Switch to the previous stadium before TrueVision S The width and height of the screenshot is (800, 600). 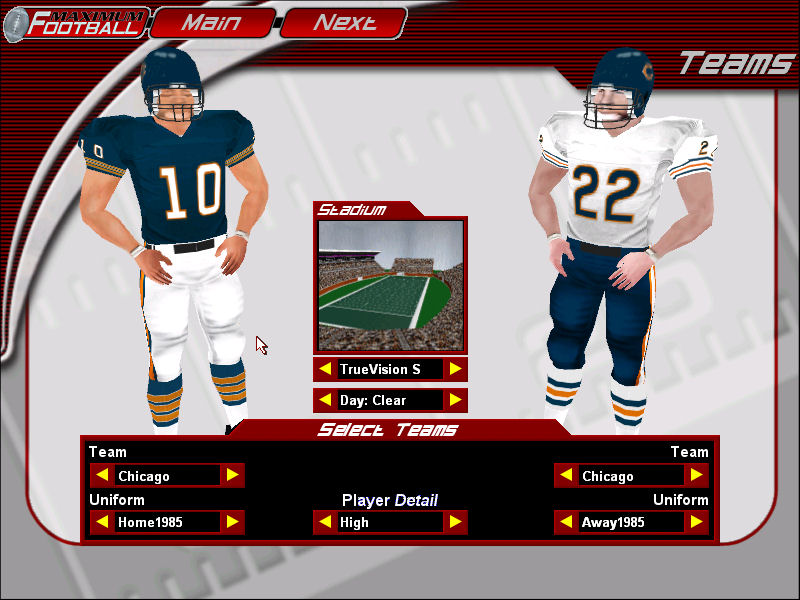pyautogui.click(x=325, y=369)
